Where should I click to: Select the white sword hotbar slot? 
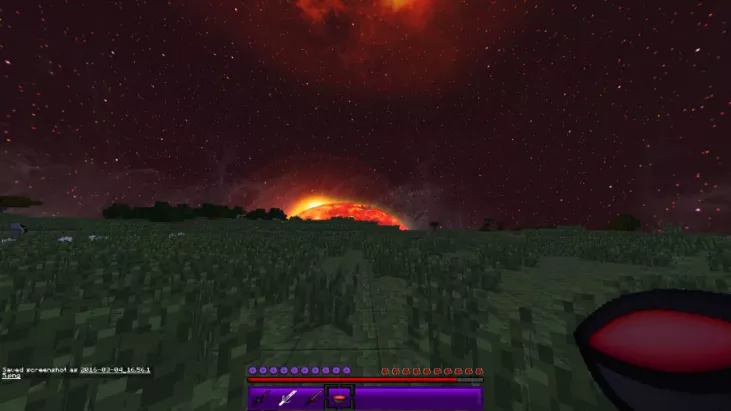[x=287, y=398]
